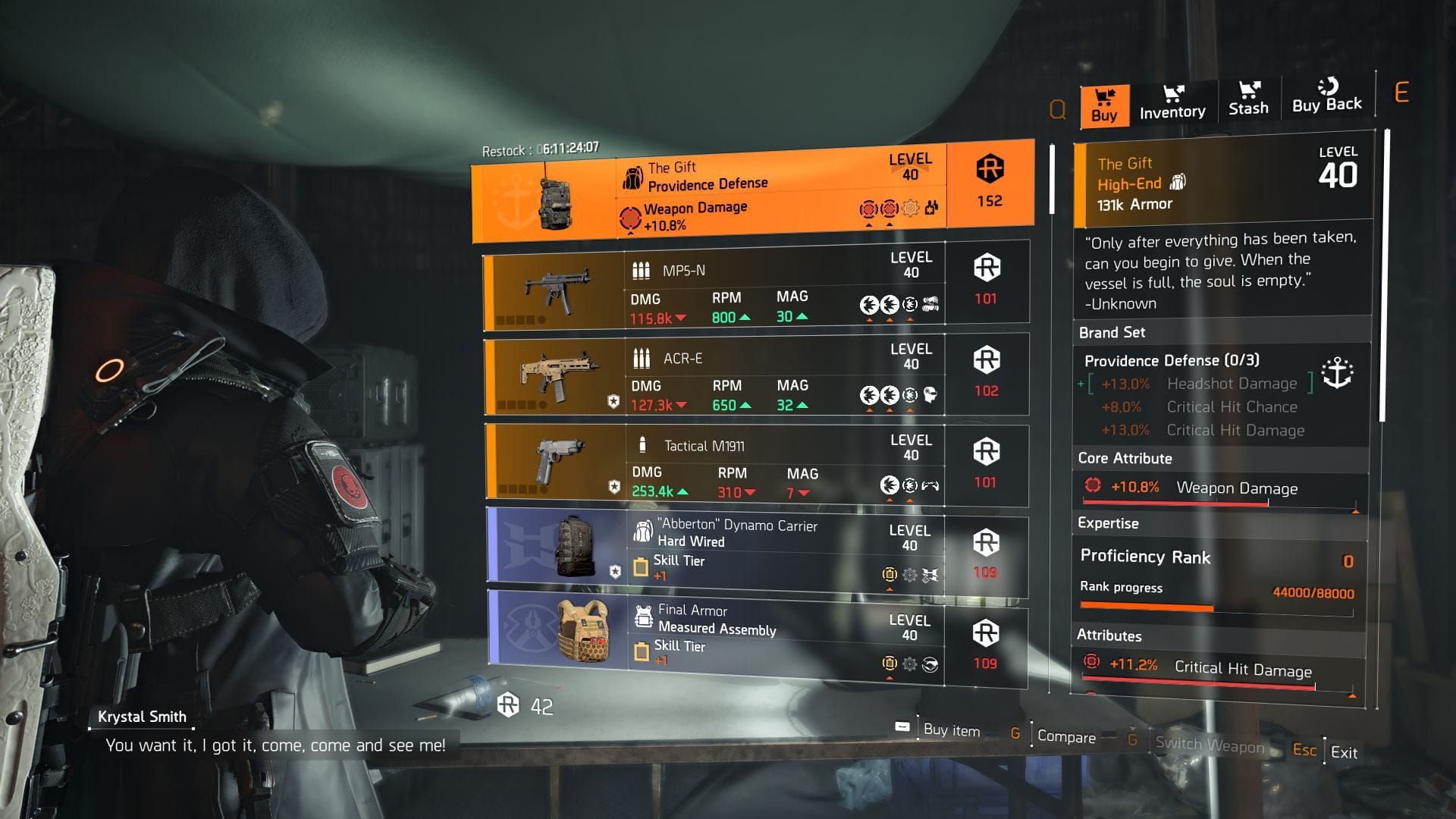Viewport: 1456px width, 819px height.
Task: Switch to the Inventory tab
Action: pyautogui.click(x=1172, y=101)
